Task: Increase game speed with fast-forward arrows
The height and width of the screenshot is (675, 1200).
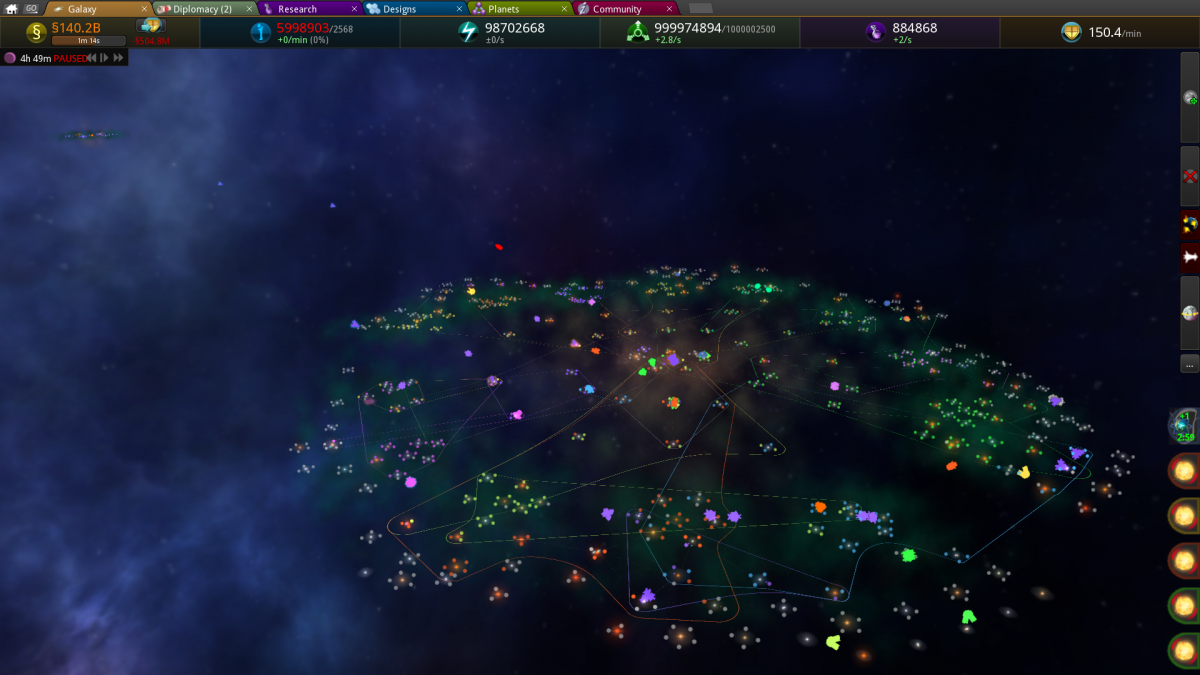Action: [x=119, y=58]
